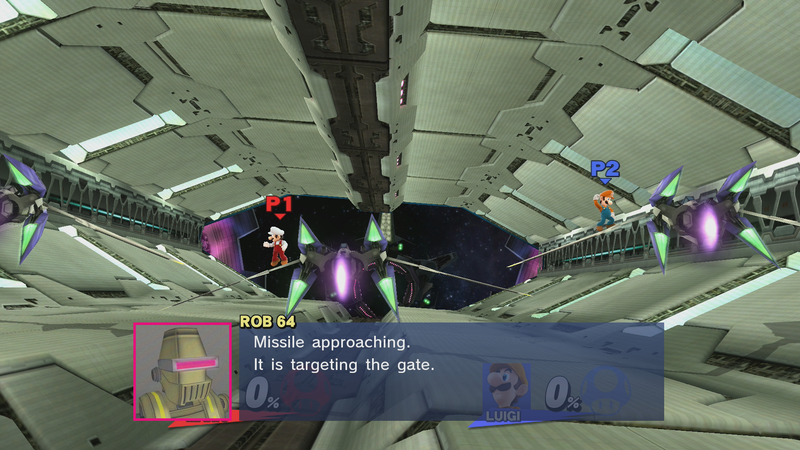Select the blue P2 player marker
800x450 pixels.
(604, 171)
